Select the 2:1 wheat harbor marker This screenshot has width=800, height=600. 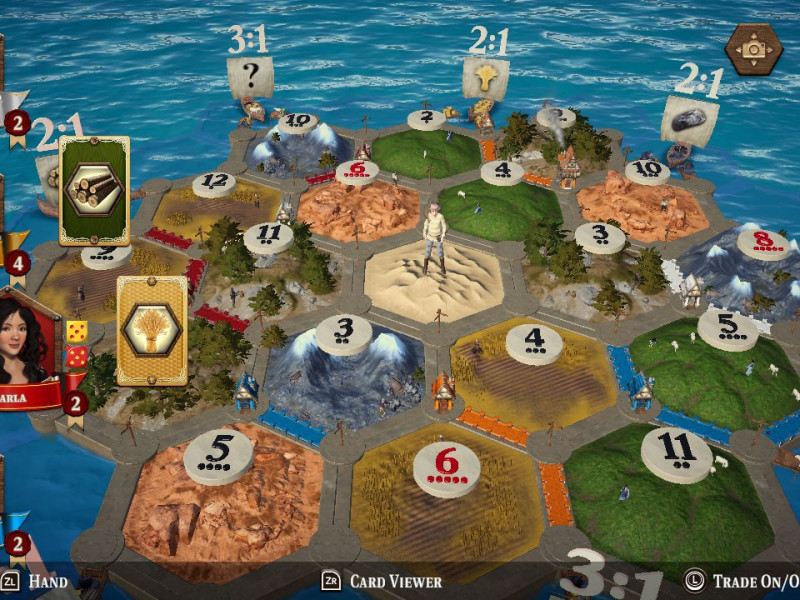(486, 77)
